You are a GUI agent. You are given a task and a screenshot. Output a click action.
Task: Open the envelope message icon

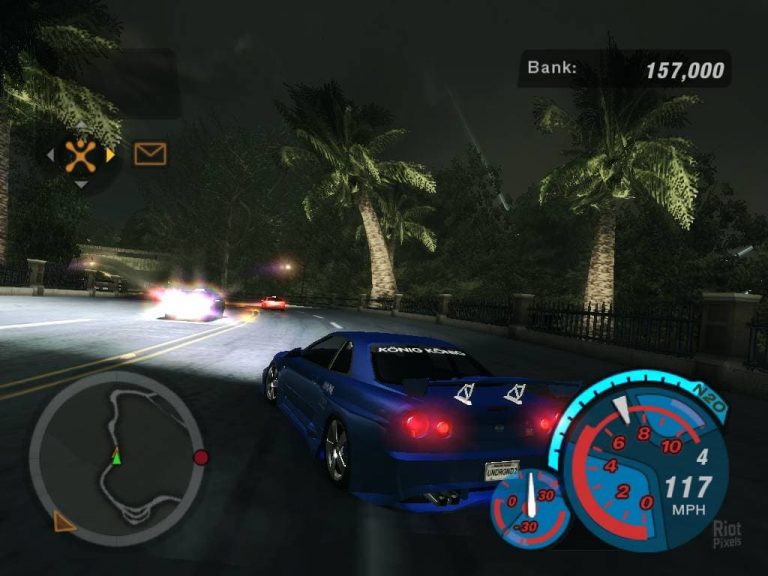tap(150, 154)
